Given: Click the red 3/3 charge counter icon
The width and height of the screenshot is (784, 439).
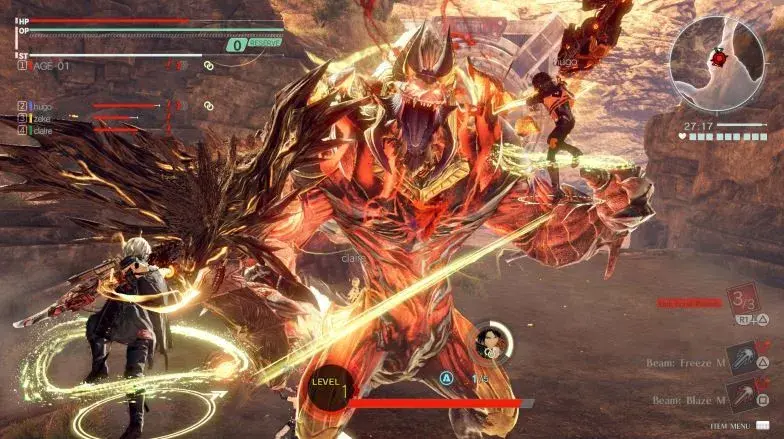Looking at the screenshot, I should point(743,298).
